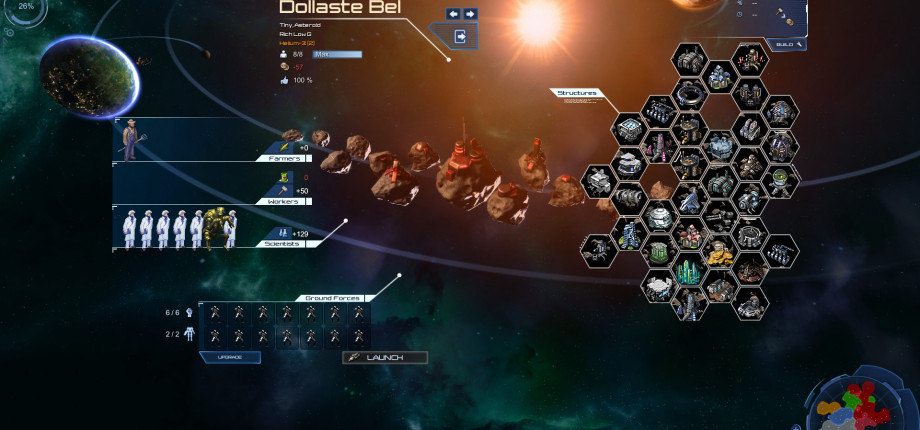Select the farmer in overalls
The image size is (920, 430).
pos(129,140)
